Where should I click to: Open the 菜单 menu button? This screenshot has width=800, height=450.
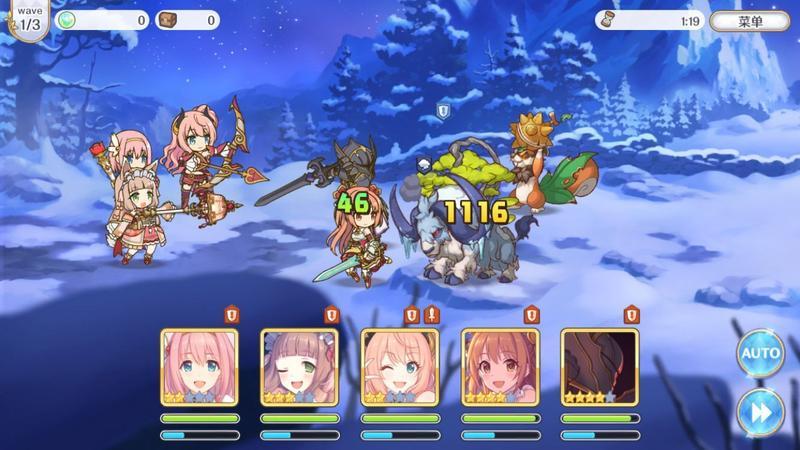tap(749, 20)
